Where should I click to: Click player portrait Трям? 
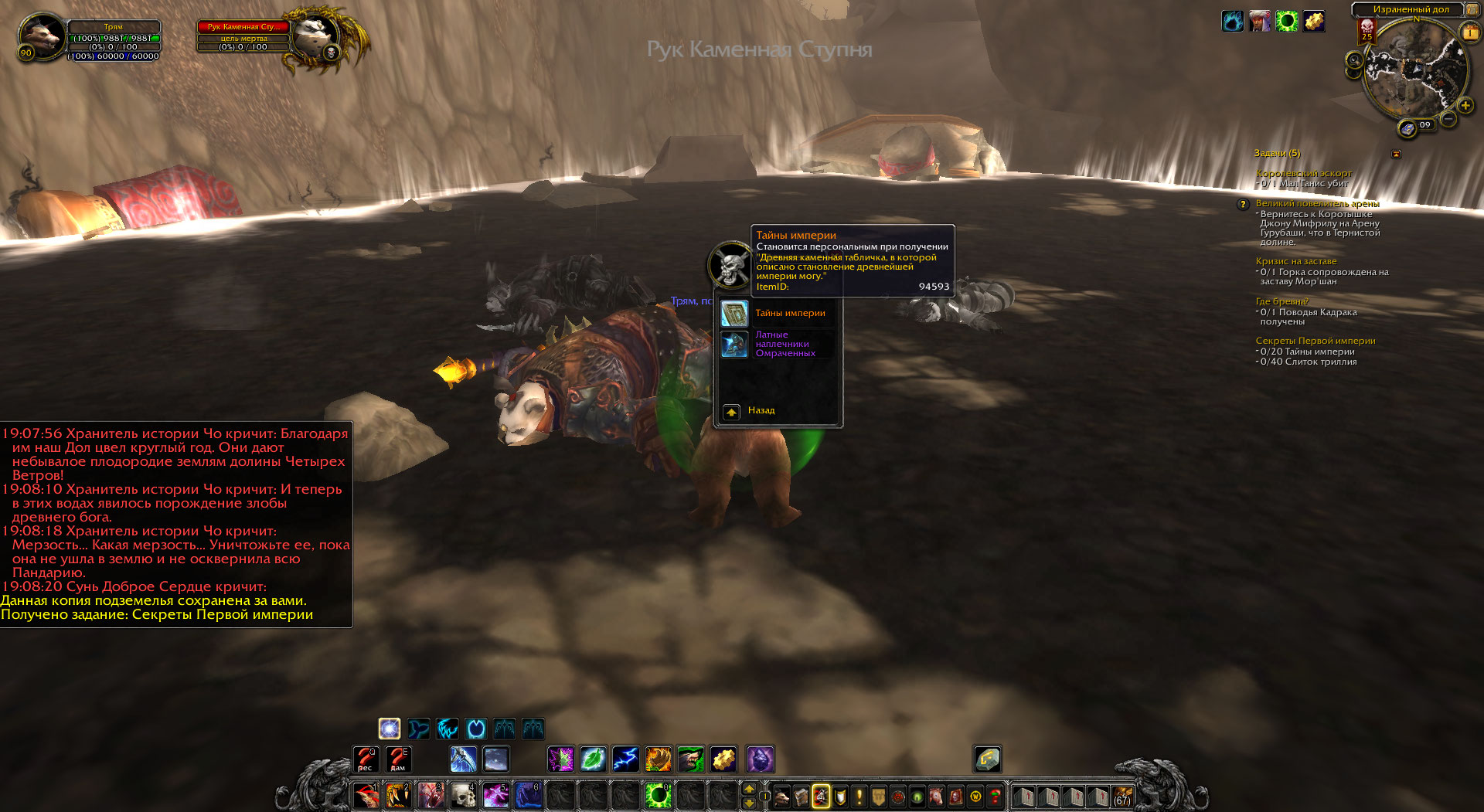click(43, 36)
